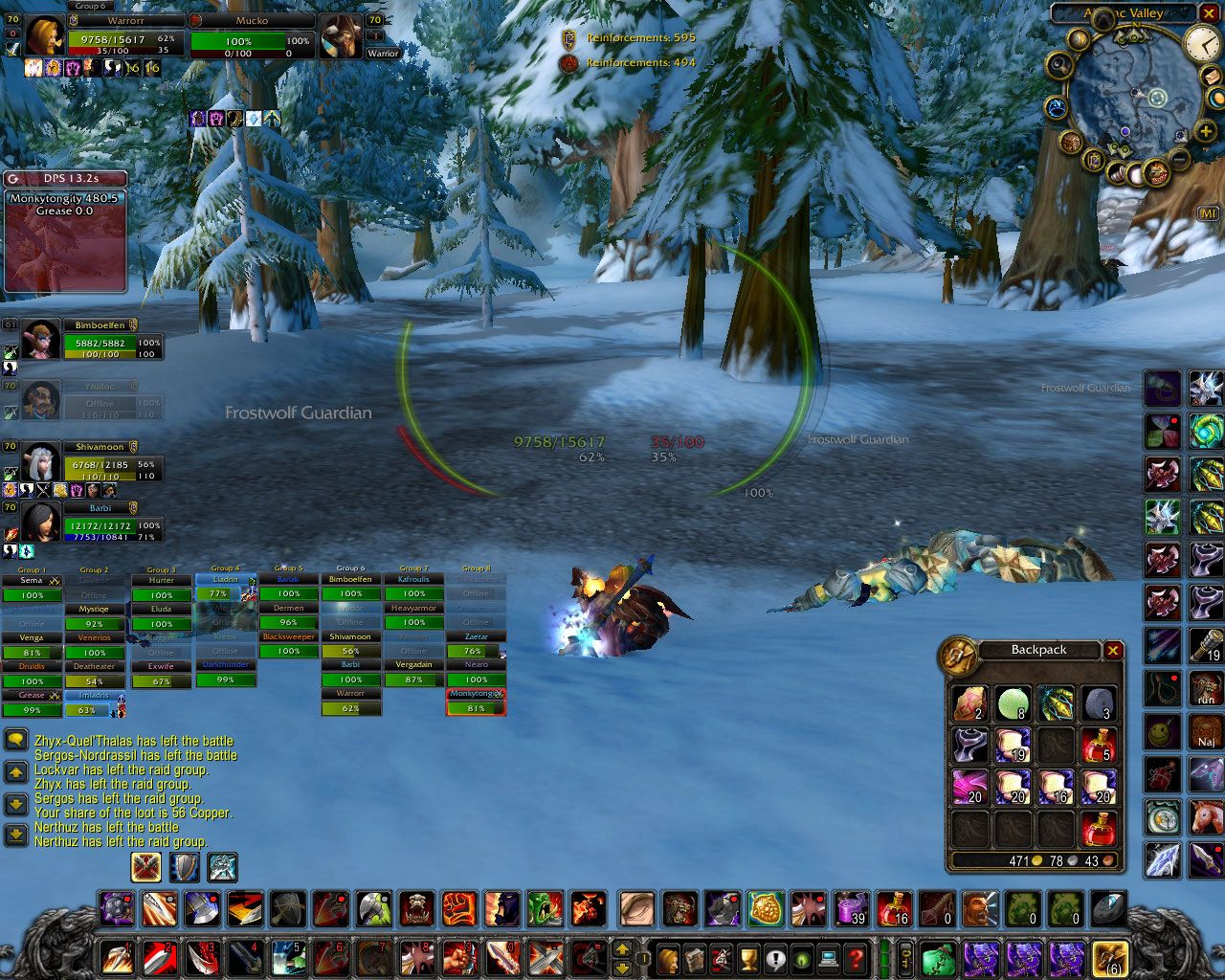Viewport: 1225px width, 980px height.
Task: Use the red potion stack of 16
Action: point(894,909)
